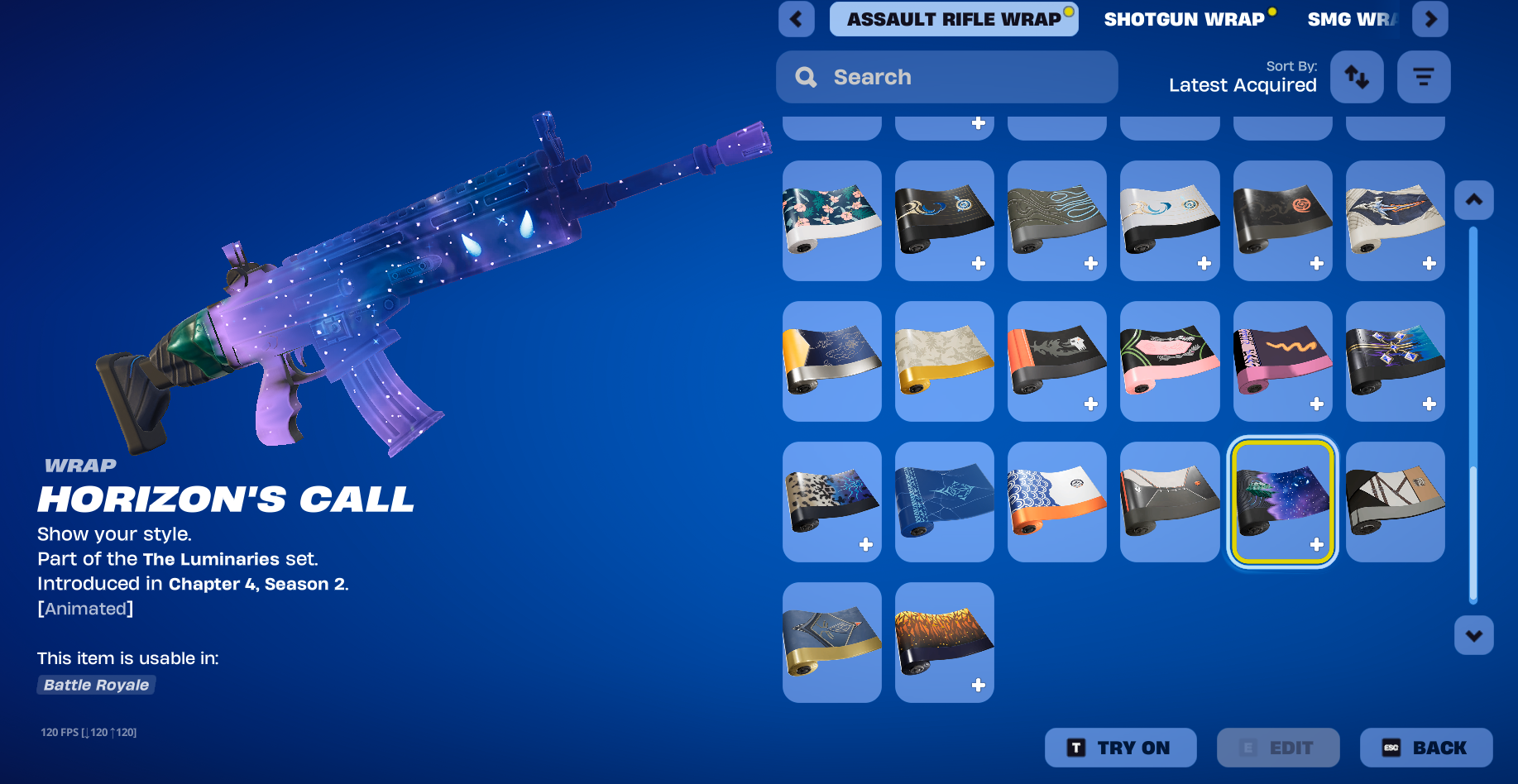Select the cream and gold damask wrap

(x=944, y=361)
